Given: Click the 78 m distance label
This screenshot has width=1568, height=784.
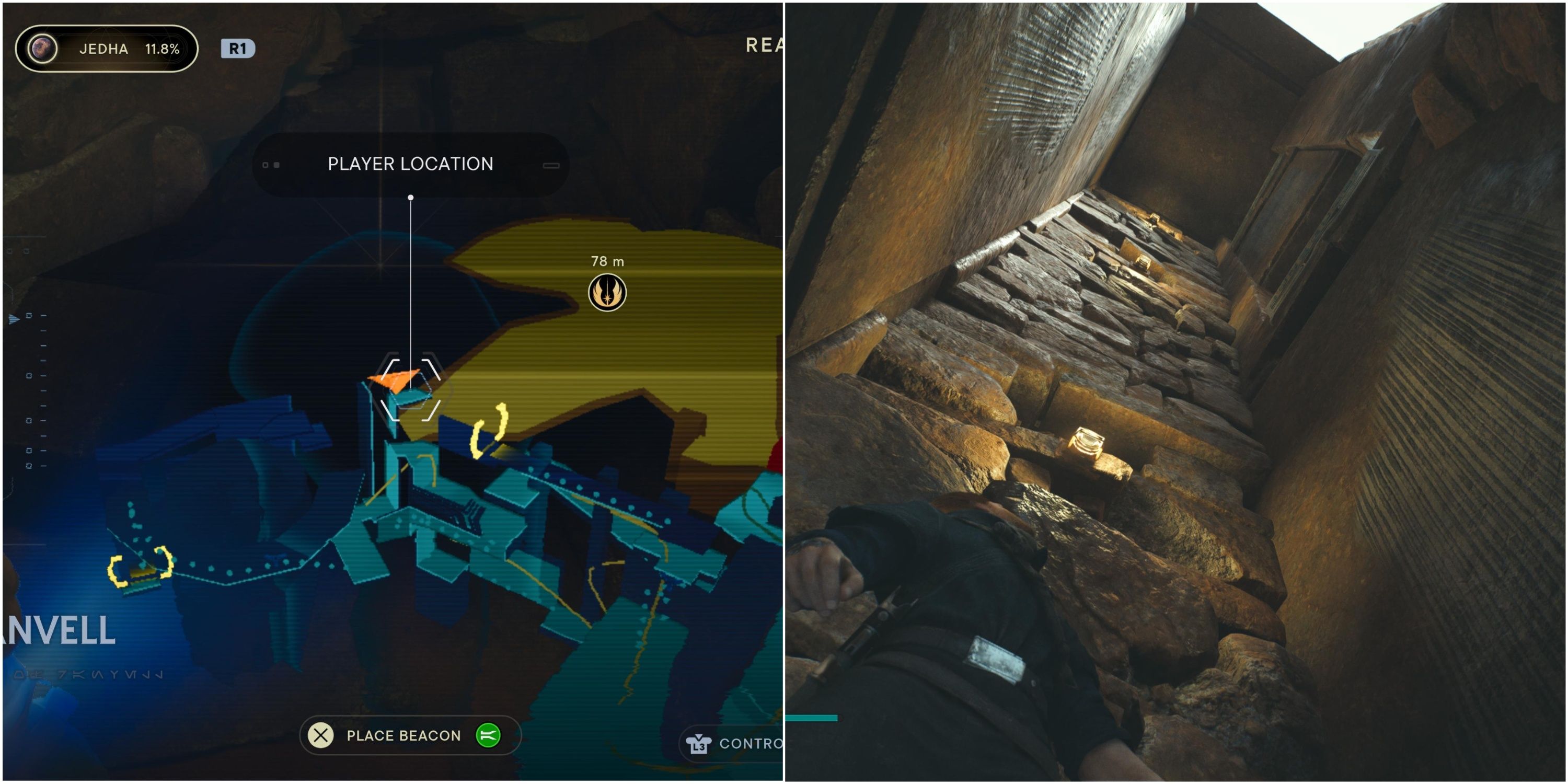Looking at the screenshot, I should (607, 262).
